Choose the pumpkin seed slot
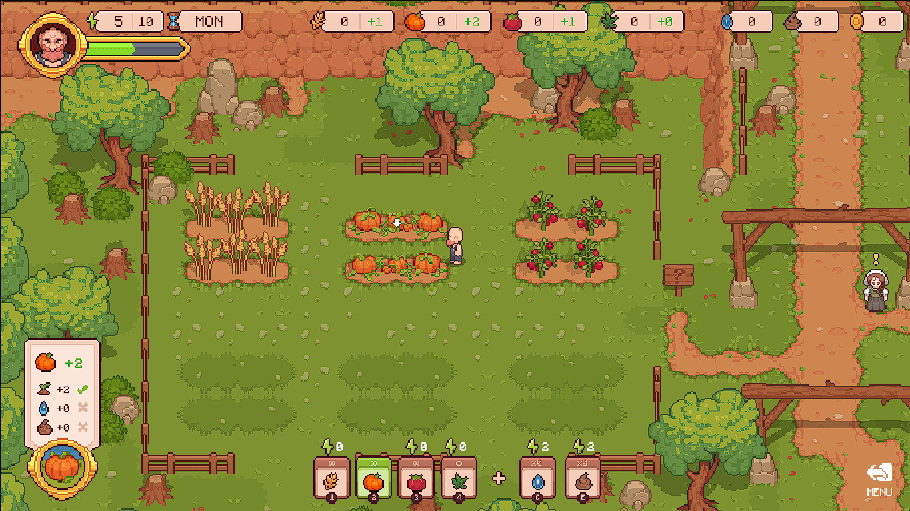Viewport: 910px width, 511px height. [x=373, y=476]
